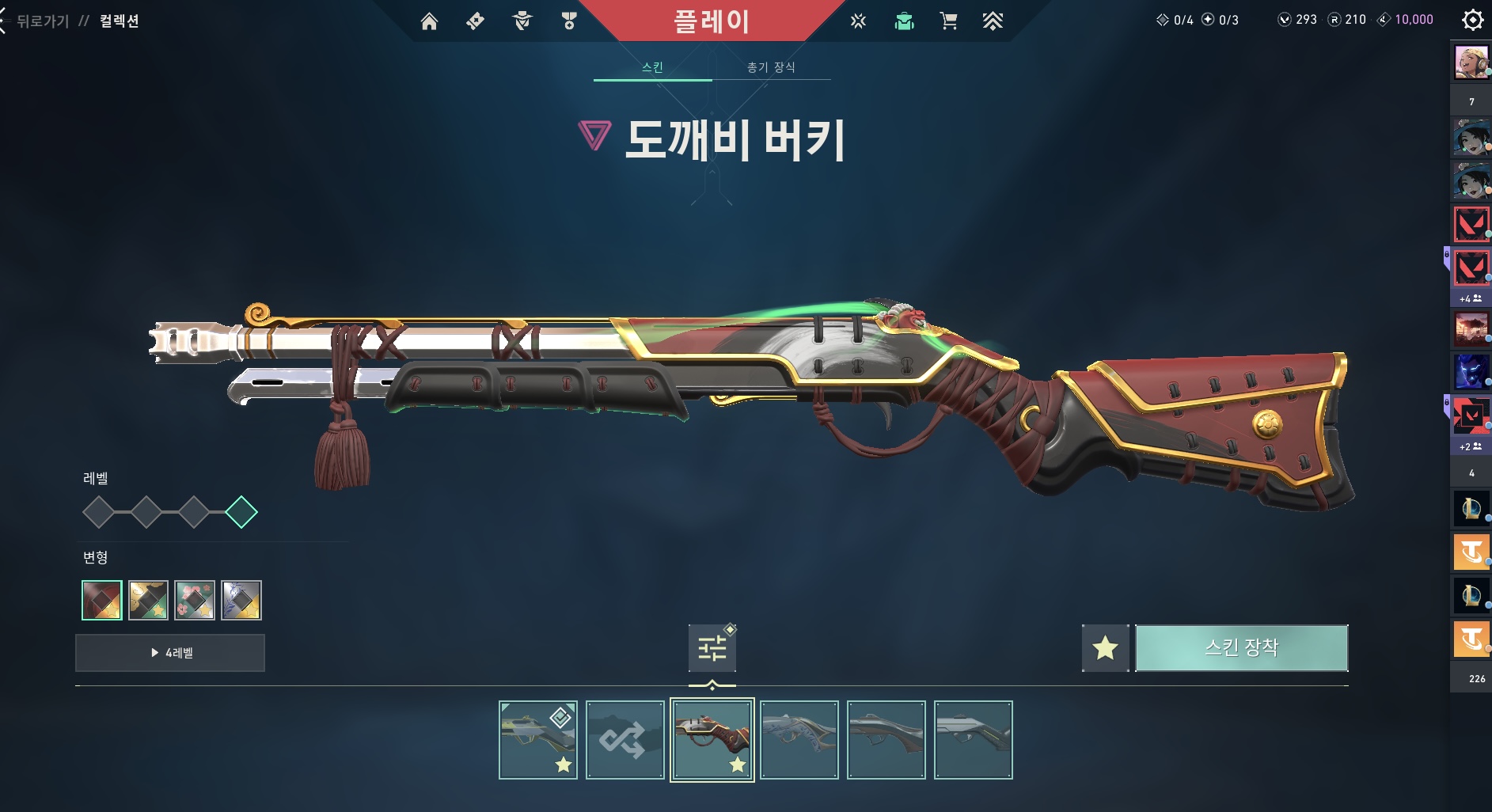The image size is (1492, 812).
Task: Click the red 플레이 play button
Action: coord(711,21)
